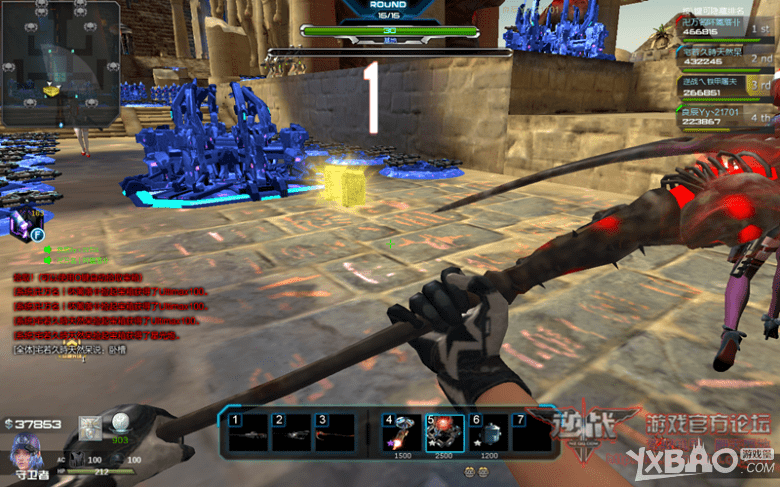Buy the 1500-cost turret in slot 4
Viewport: 780px width, 487px height.
coord(402,432)
